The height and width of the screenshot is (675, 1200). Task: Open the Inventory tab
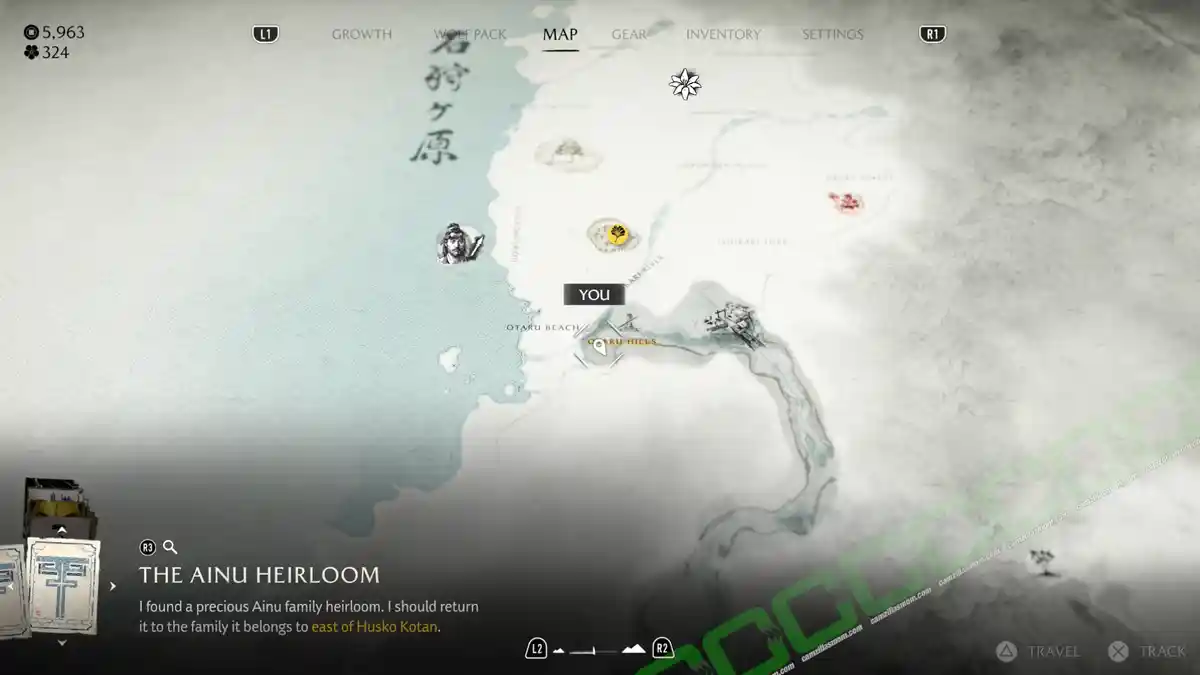[x=723, y=34]
